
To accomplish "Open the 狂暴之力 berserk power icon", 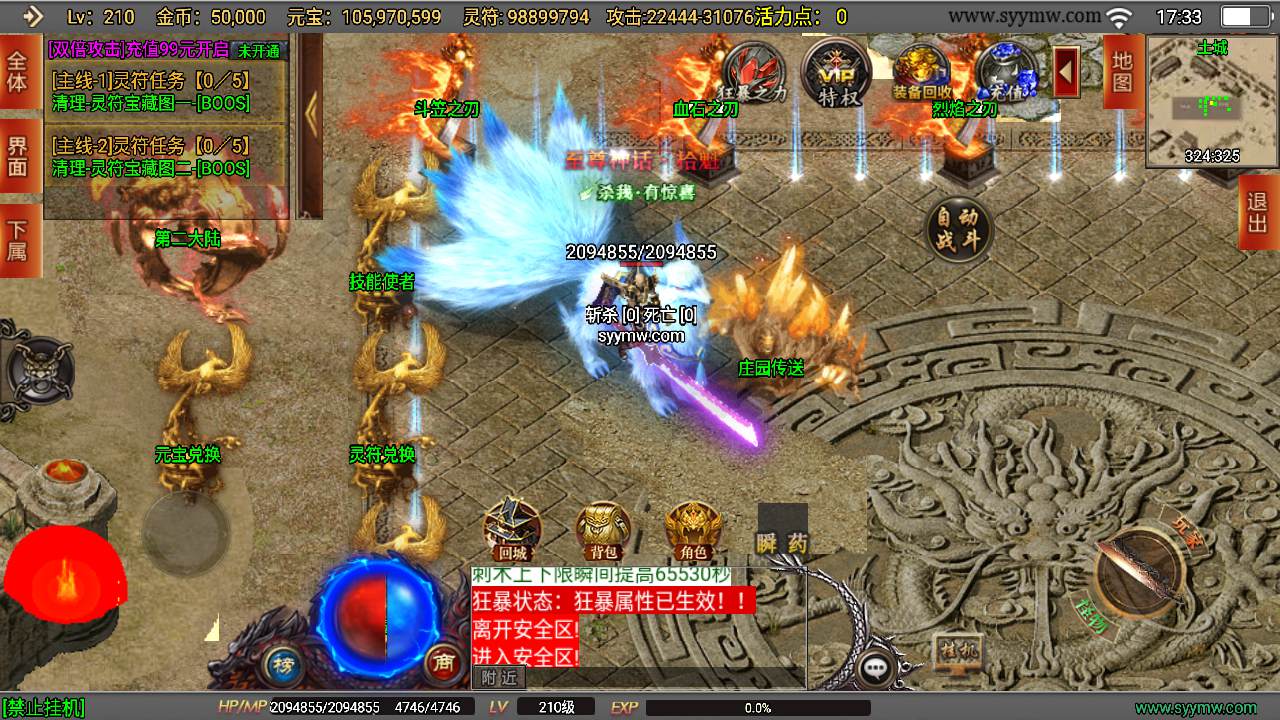I will (754, 72).
